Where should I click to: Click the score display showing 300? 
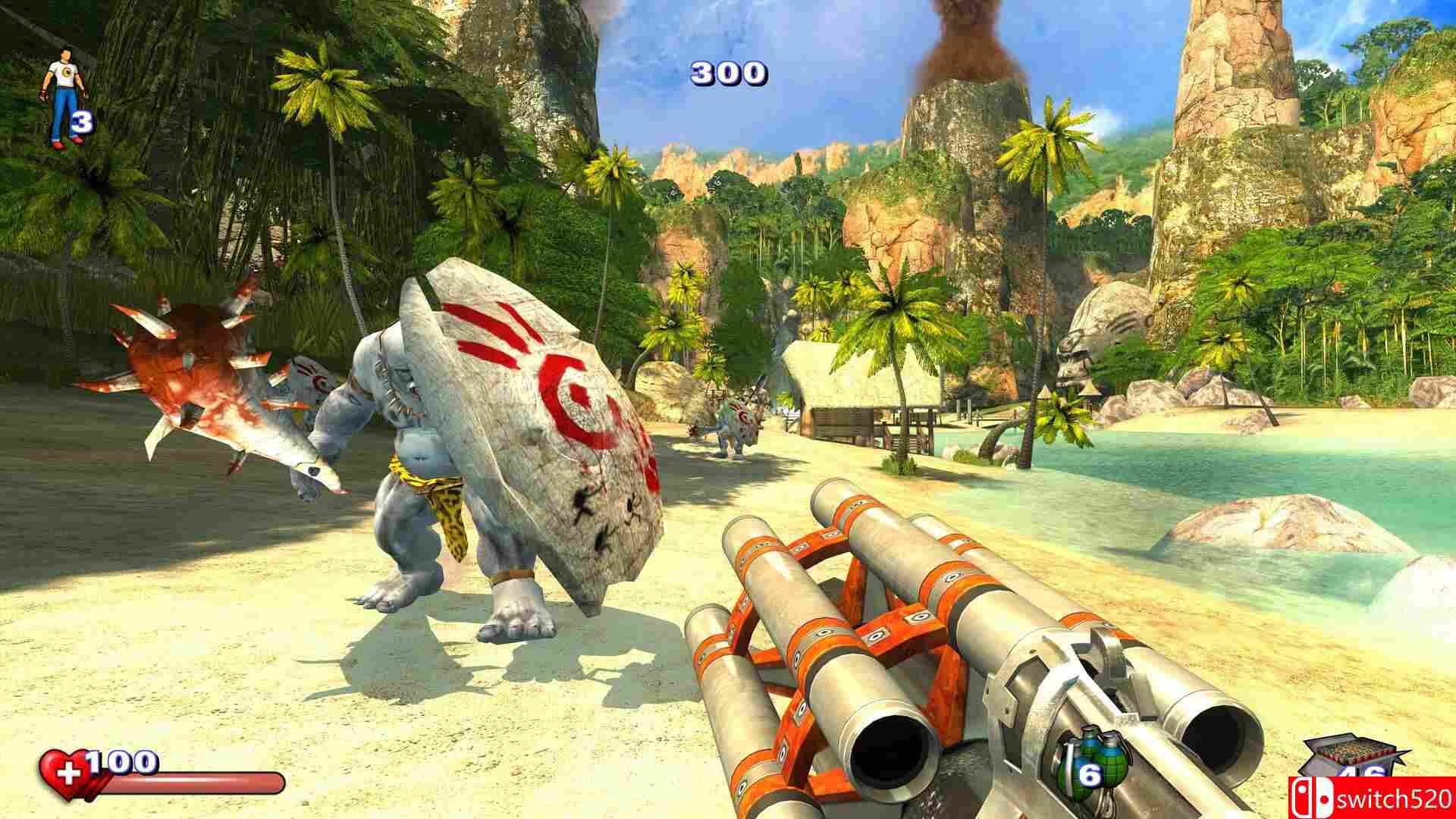pyautogui.click(x=726, y=74)
